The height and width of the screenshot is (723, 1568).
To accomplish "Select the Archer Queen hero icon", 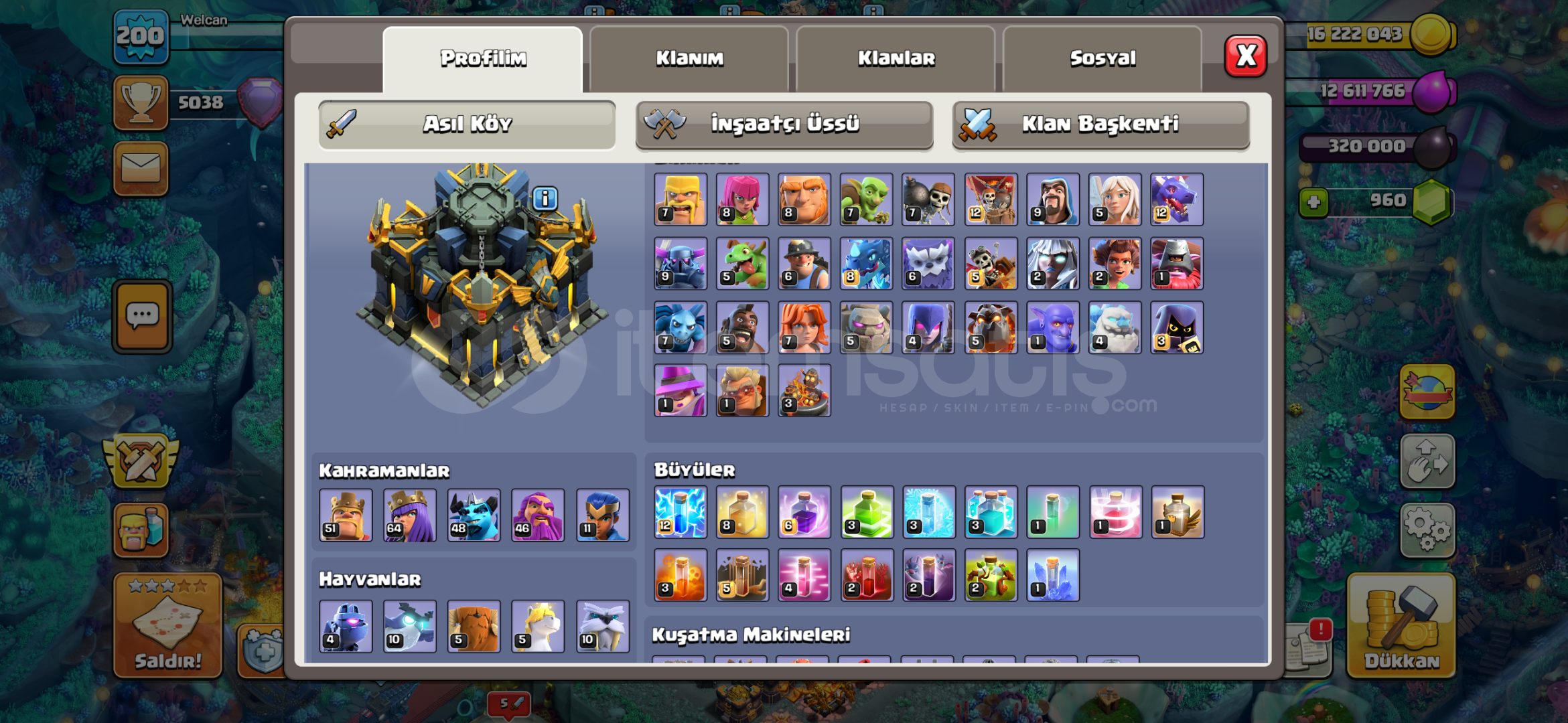I will coord(410,515).
